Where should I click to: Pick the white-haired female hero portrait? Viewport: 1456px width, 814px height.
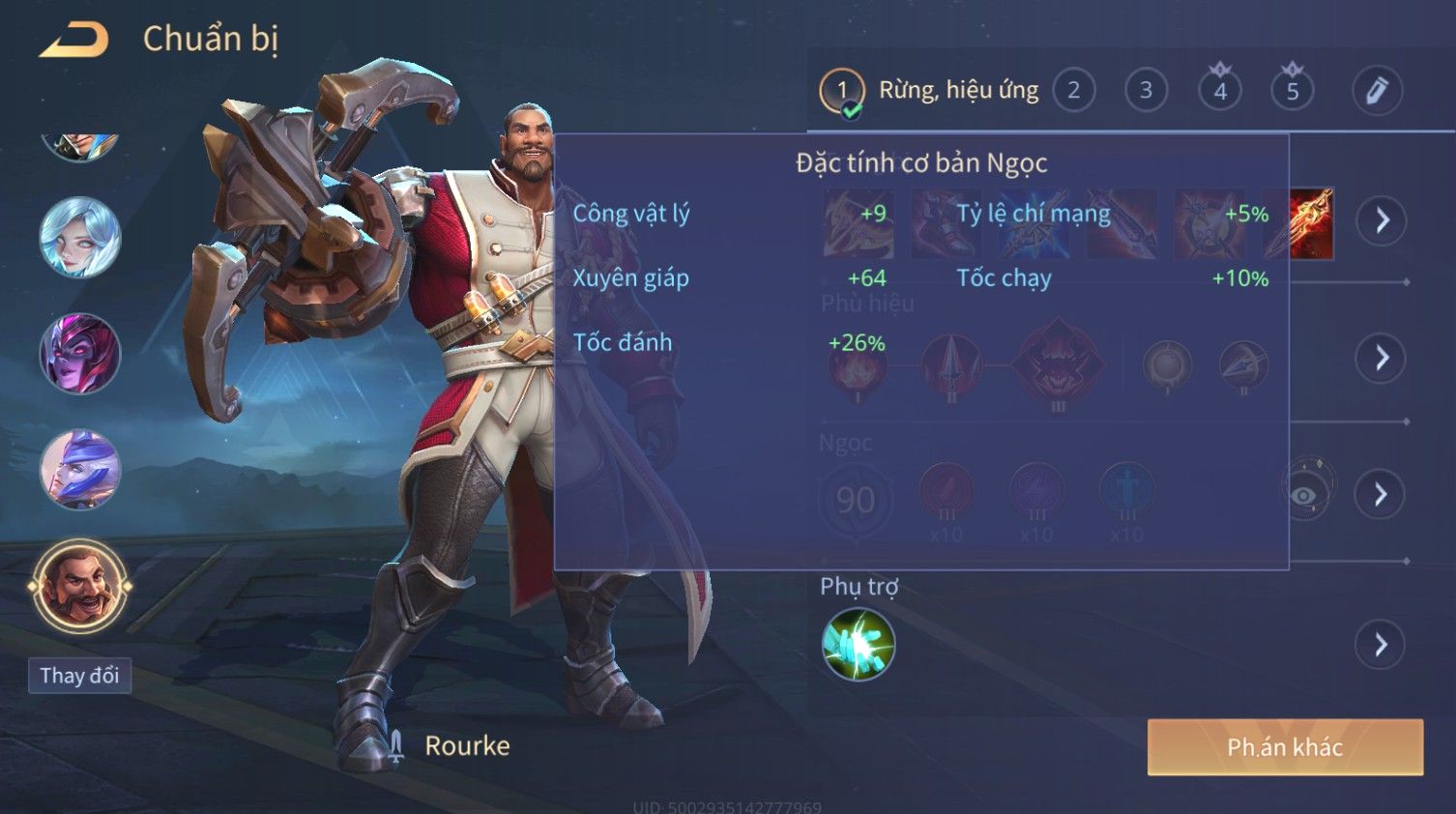coord(80,238)
